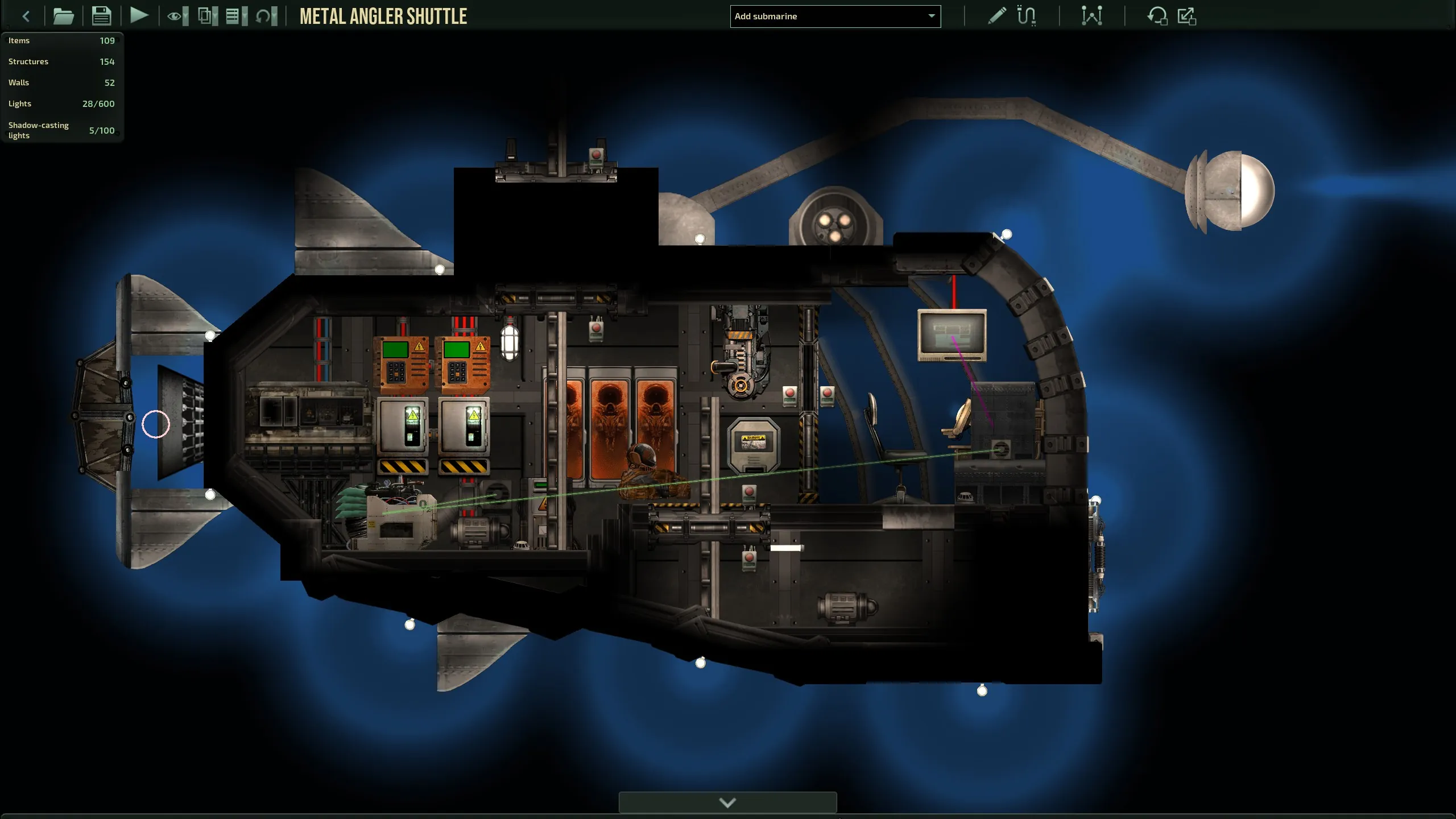This screenshot has width=1456, height=819.
Task: Save the submarine with the floppy disk icon
Action: [101, 16]
